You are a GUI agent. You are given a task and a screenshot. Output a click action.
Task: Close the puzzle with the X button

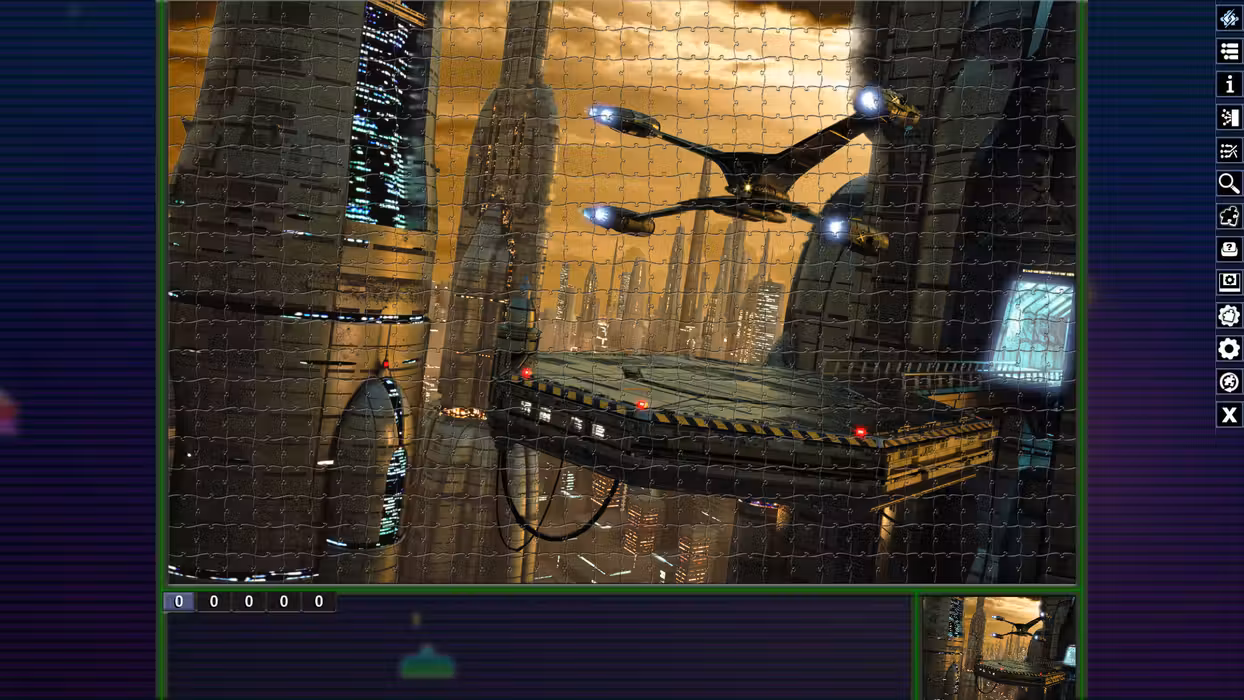coord(1229,414)
